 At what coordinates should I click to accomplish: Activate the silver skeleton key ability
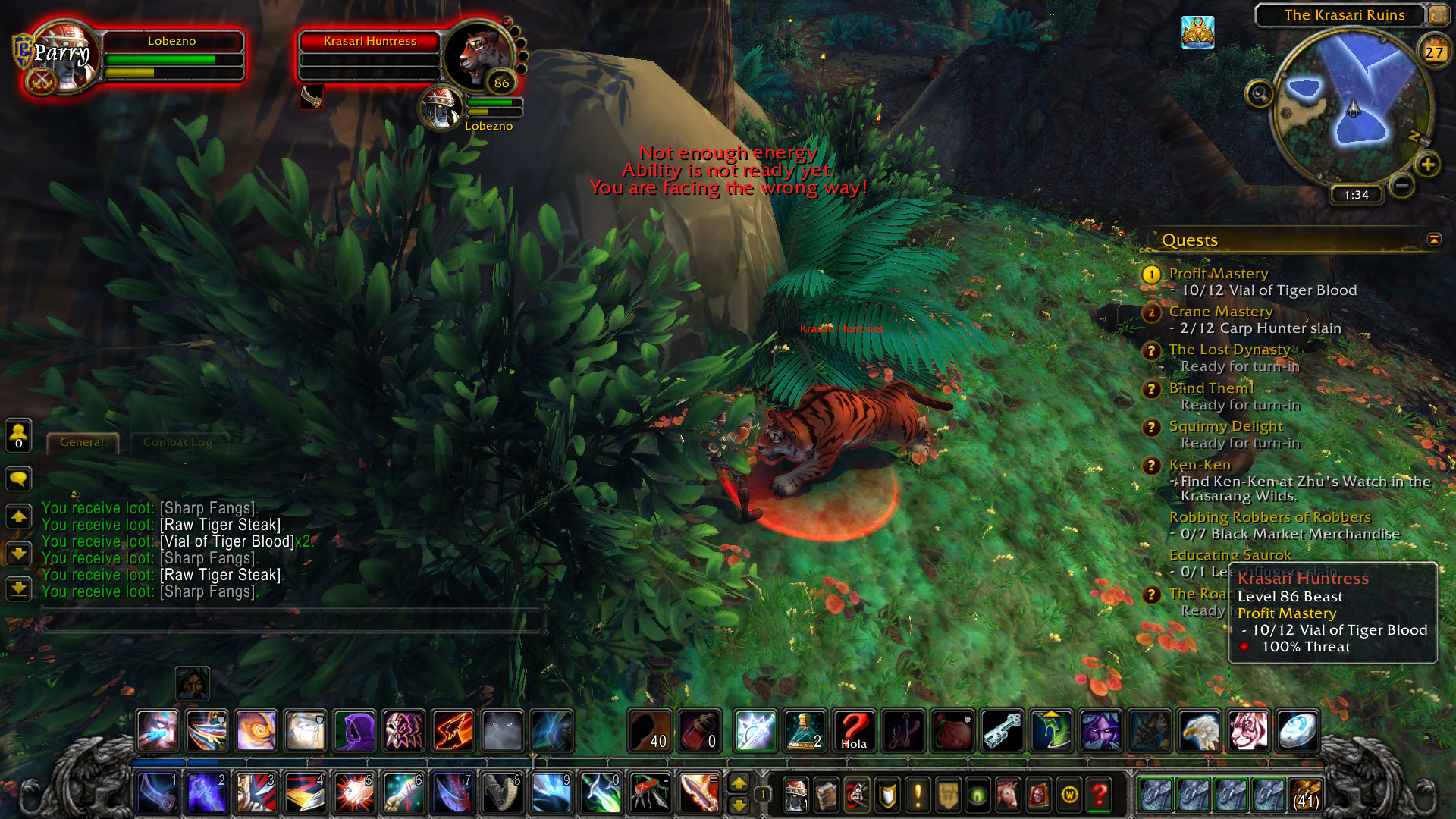(x=1003, y=731)
